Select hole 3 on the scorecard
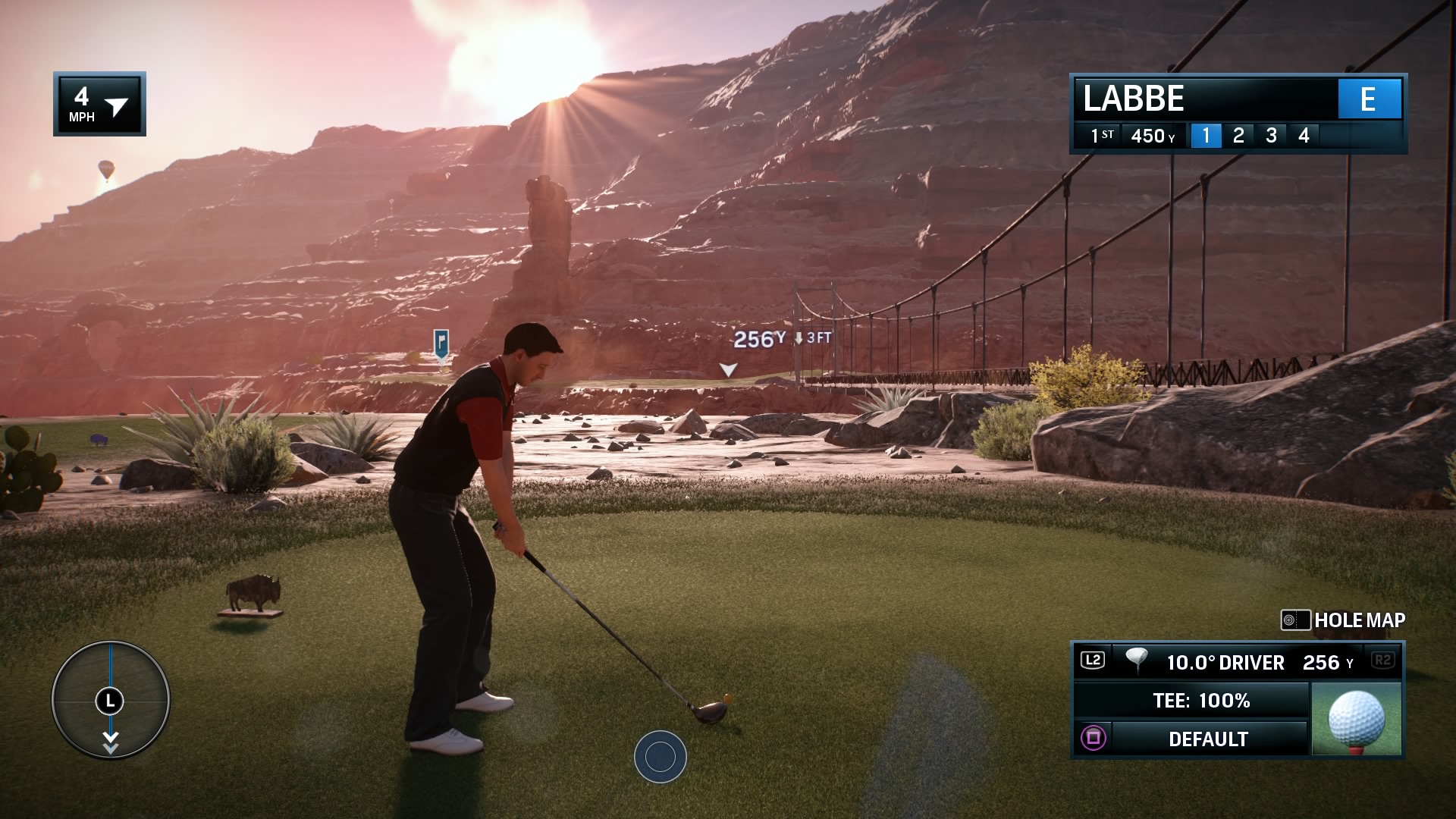This screenshot has height=819, width=1456. 1271,136
